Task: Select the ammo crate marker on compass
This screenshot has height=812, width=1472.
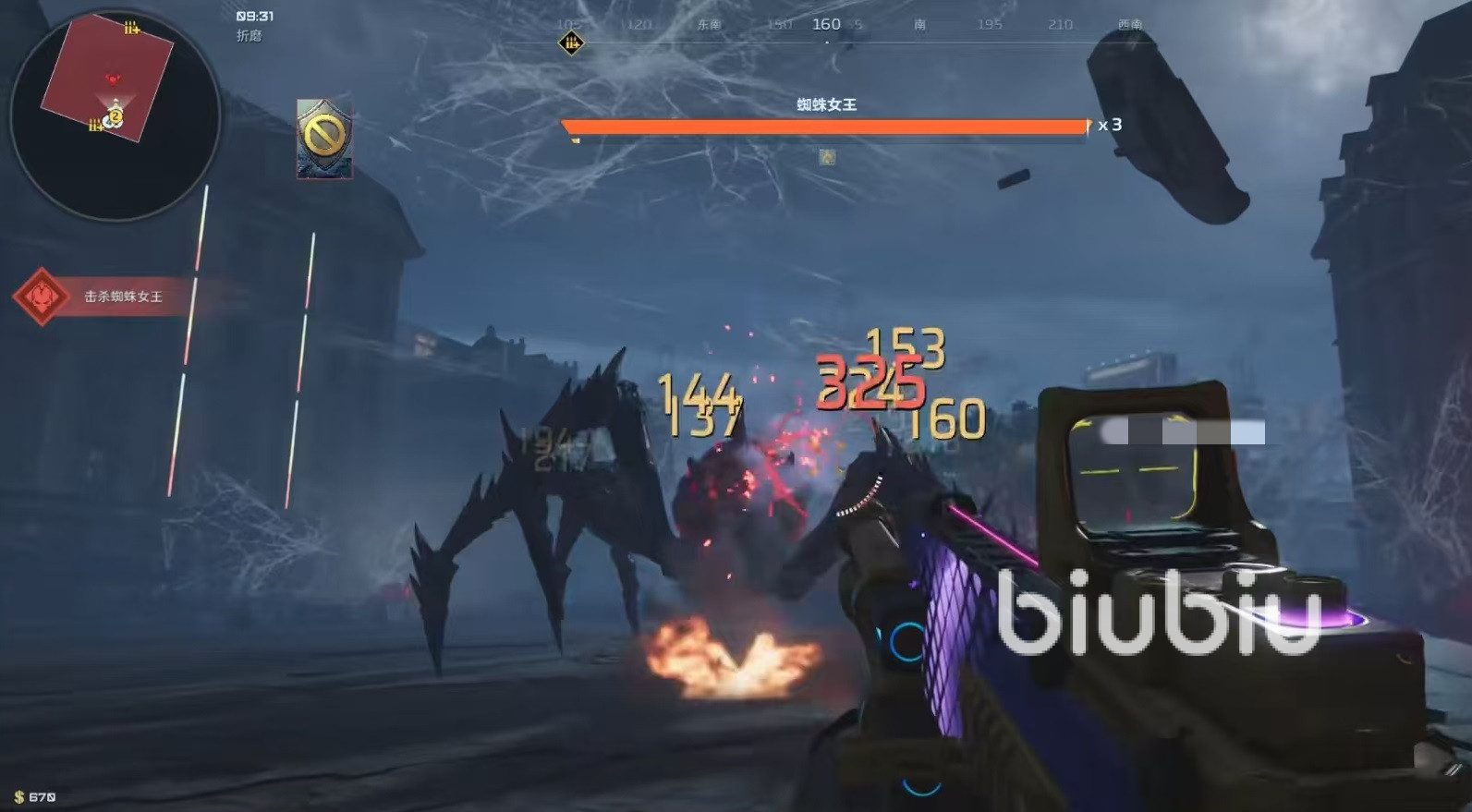Action: (x=571, y=42)
